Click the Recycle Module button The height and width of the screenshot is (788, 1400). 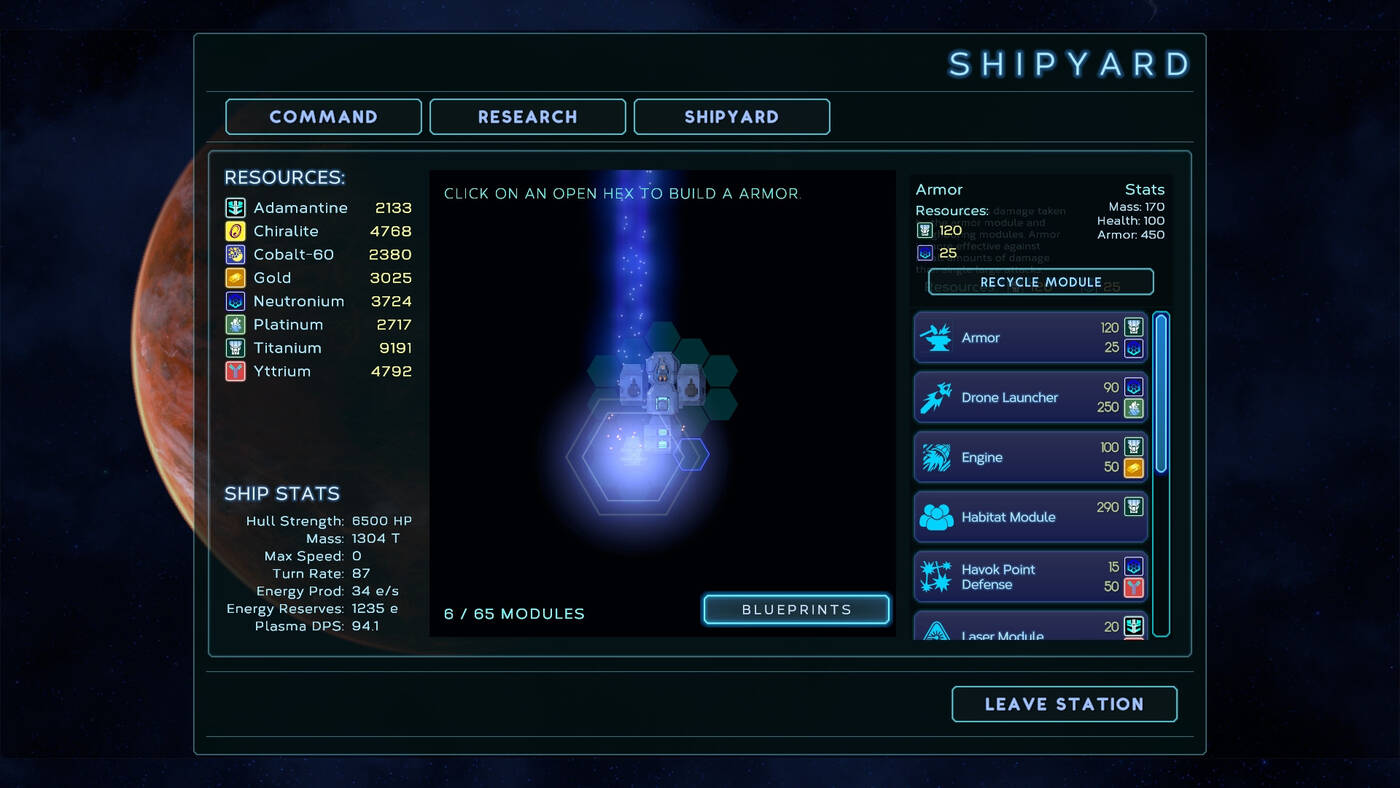[1040, 282]
